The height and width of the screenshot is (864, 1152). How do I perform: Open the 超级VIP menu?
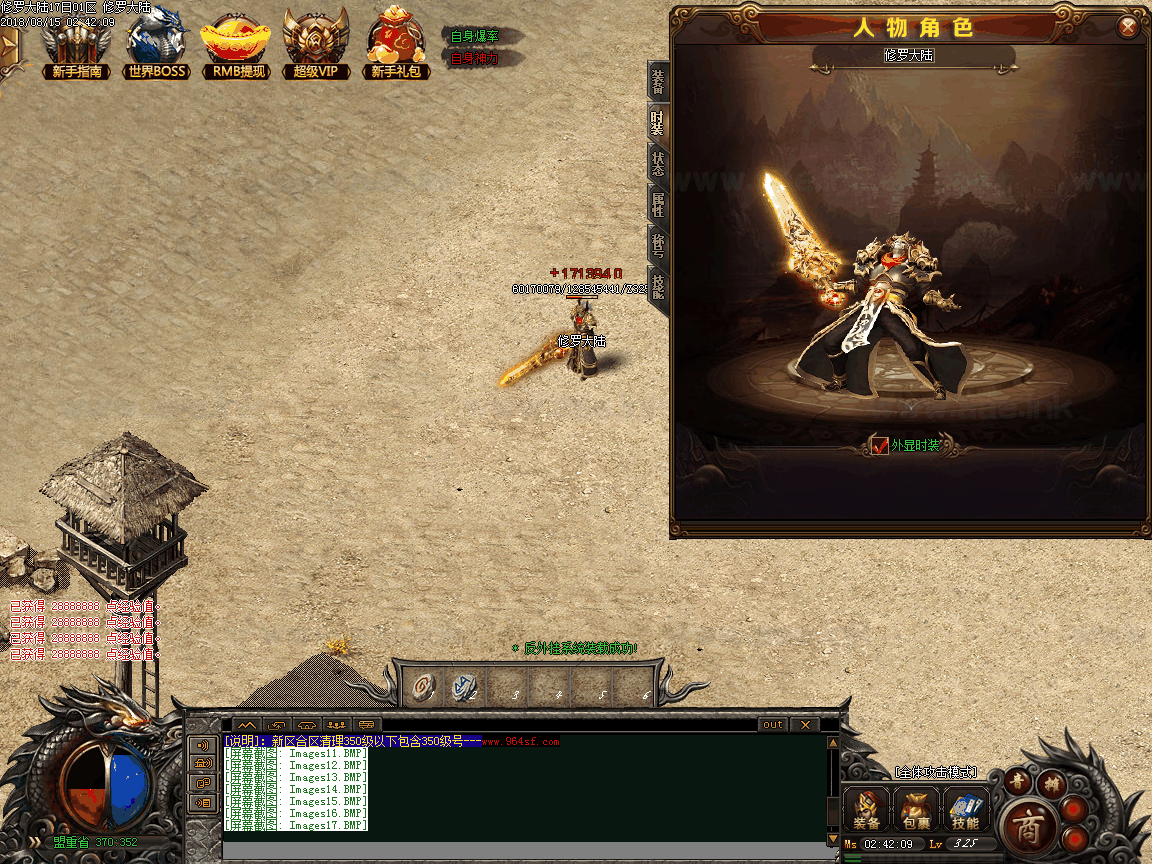tap(316, 45)
